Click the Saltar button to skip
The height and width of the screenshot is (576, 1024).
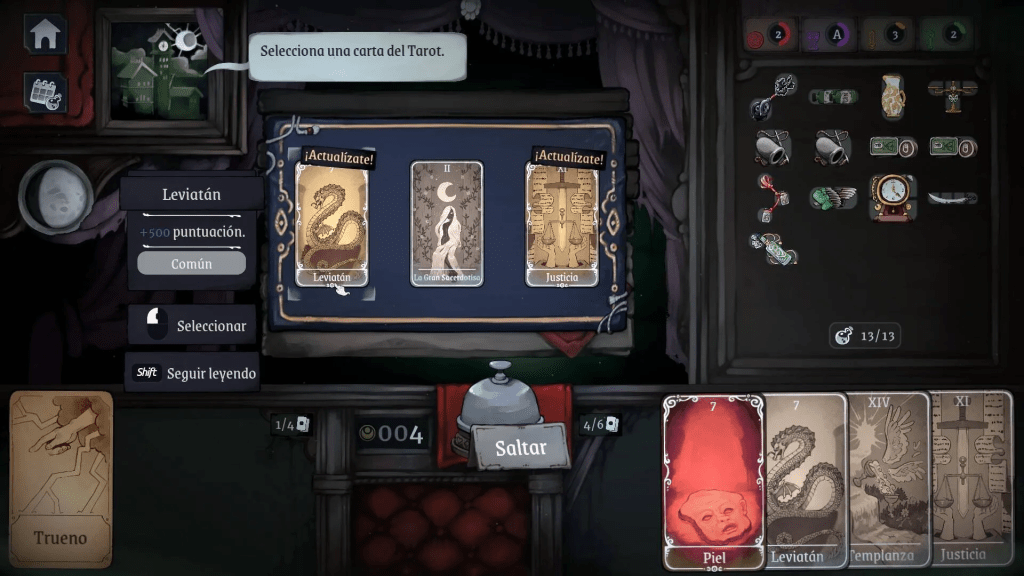coord(521,447)
